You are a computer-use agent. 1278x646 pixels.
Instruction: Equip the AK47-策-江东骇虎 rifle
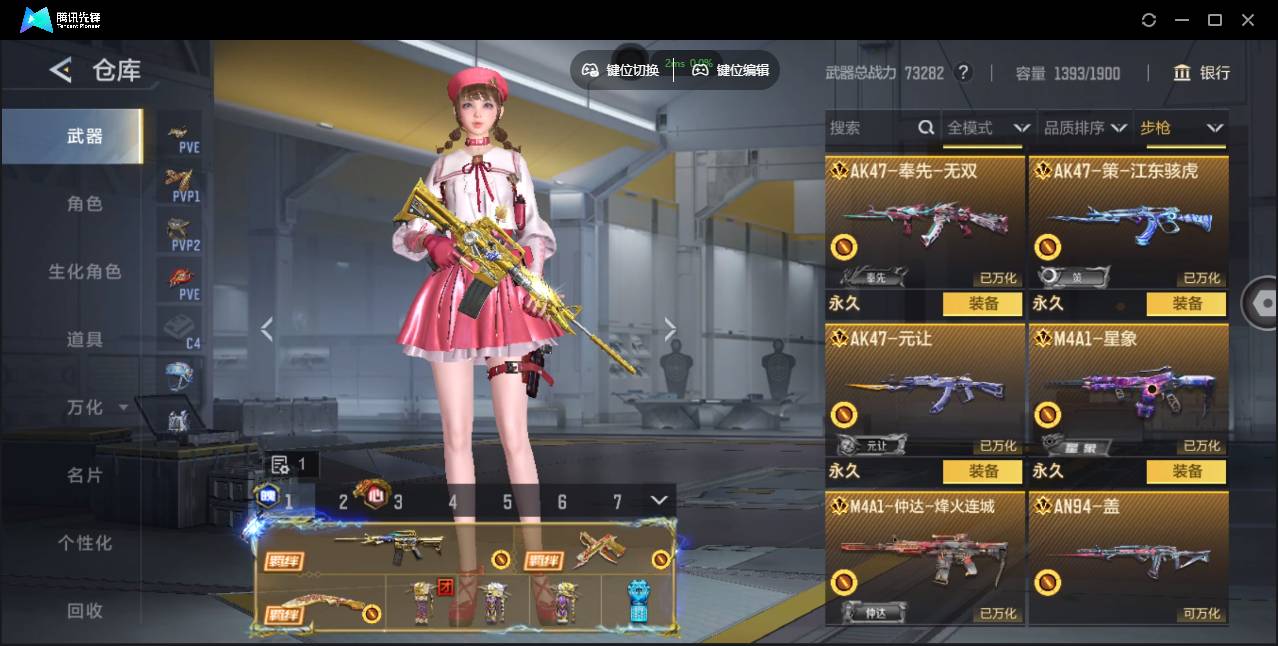(1186, 304)
